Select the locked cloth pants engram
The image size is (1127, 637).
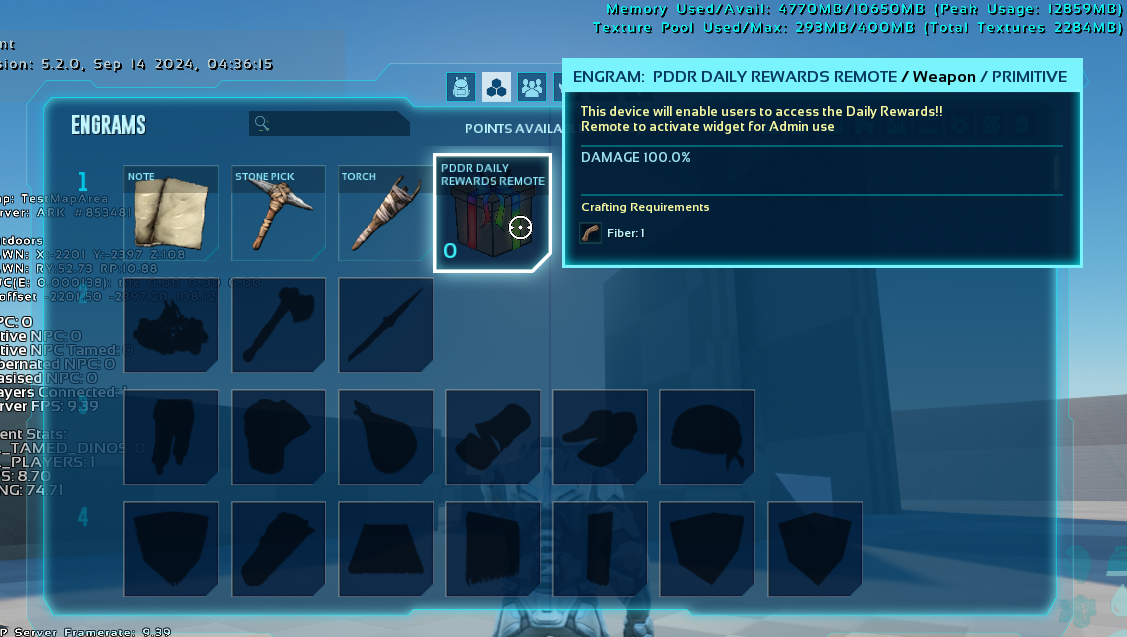click(171, 437)
